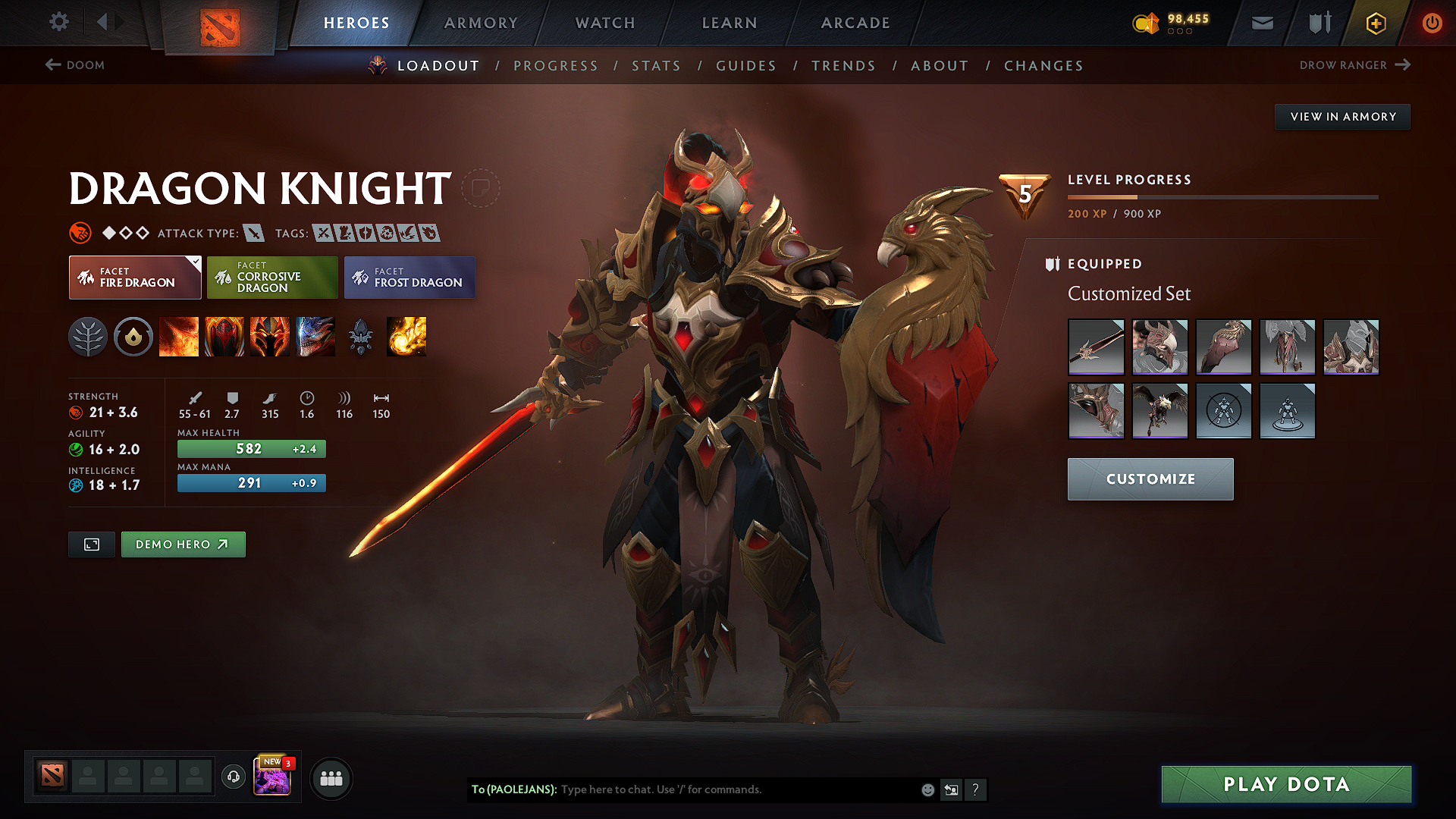The image size is (1456, 819).
Task: View the Elder Dragon Form ability icon
Action: click(x=315, y=337)
